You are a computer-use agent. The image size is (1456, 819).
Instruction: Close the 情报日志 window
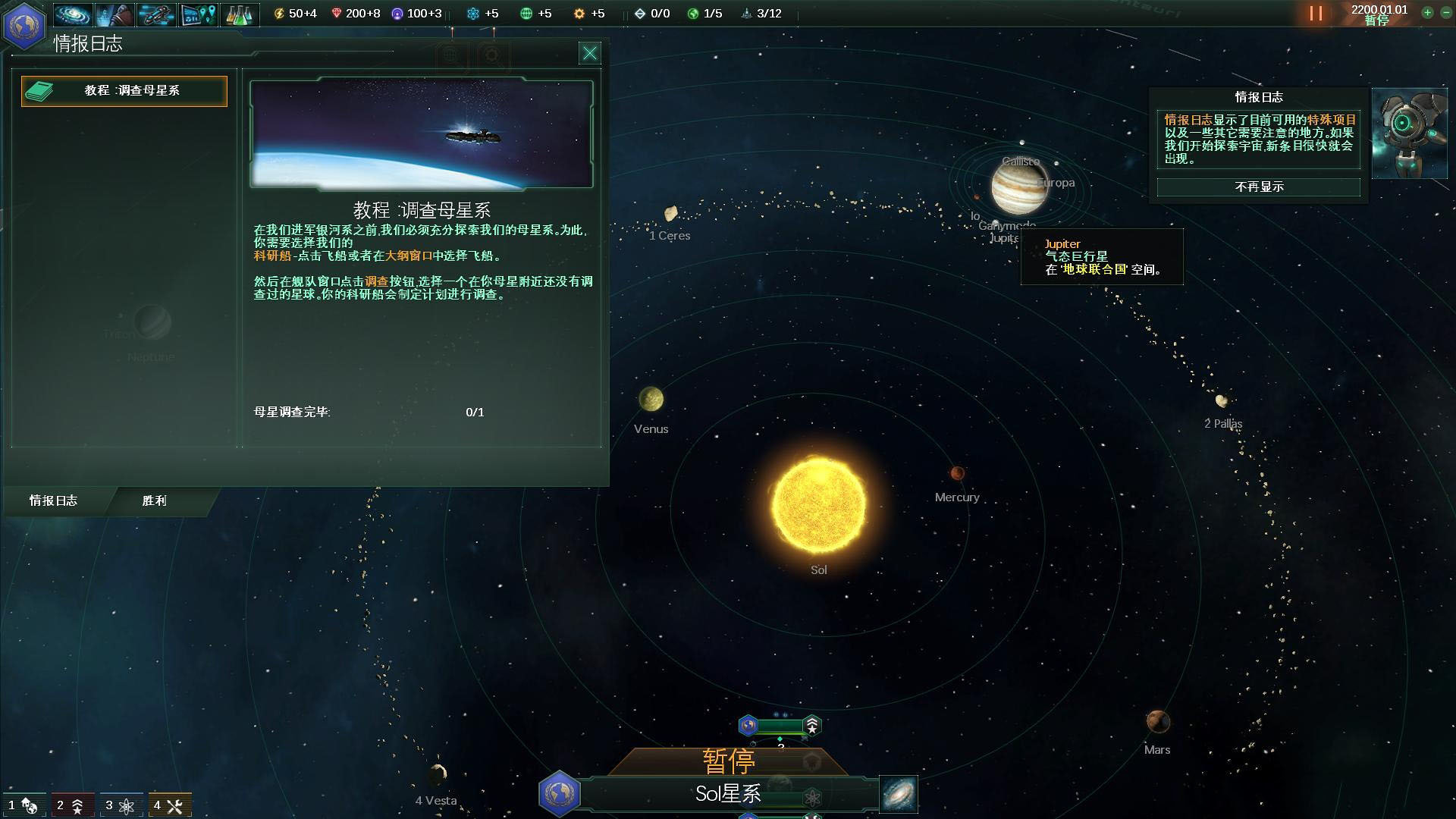pyautogui.click(x=589, y=53)
